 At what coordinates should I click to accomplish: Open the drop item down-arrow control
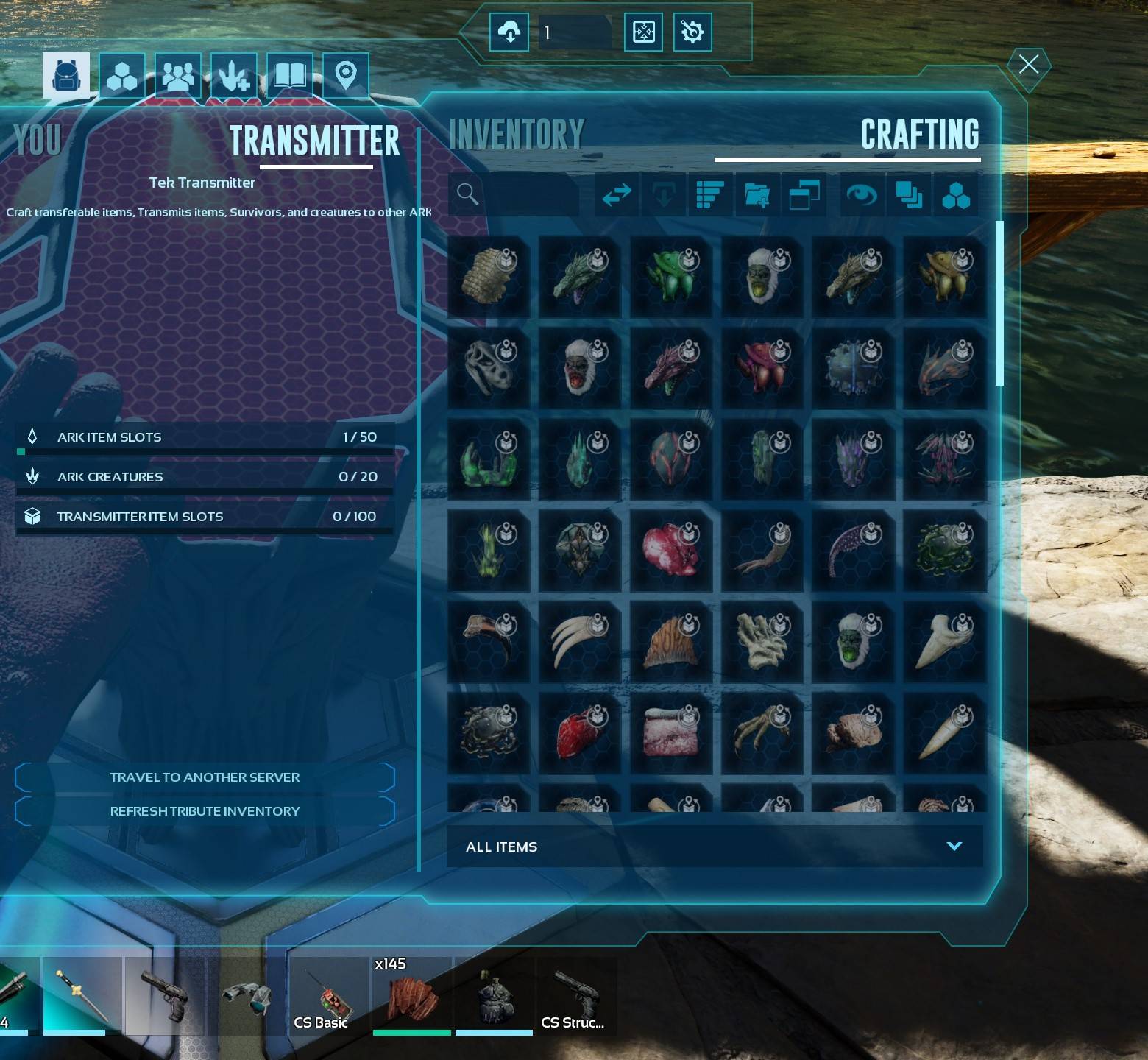click(x=662, y=195)
